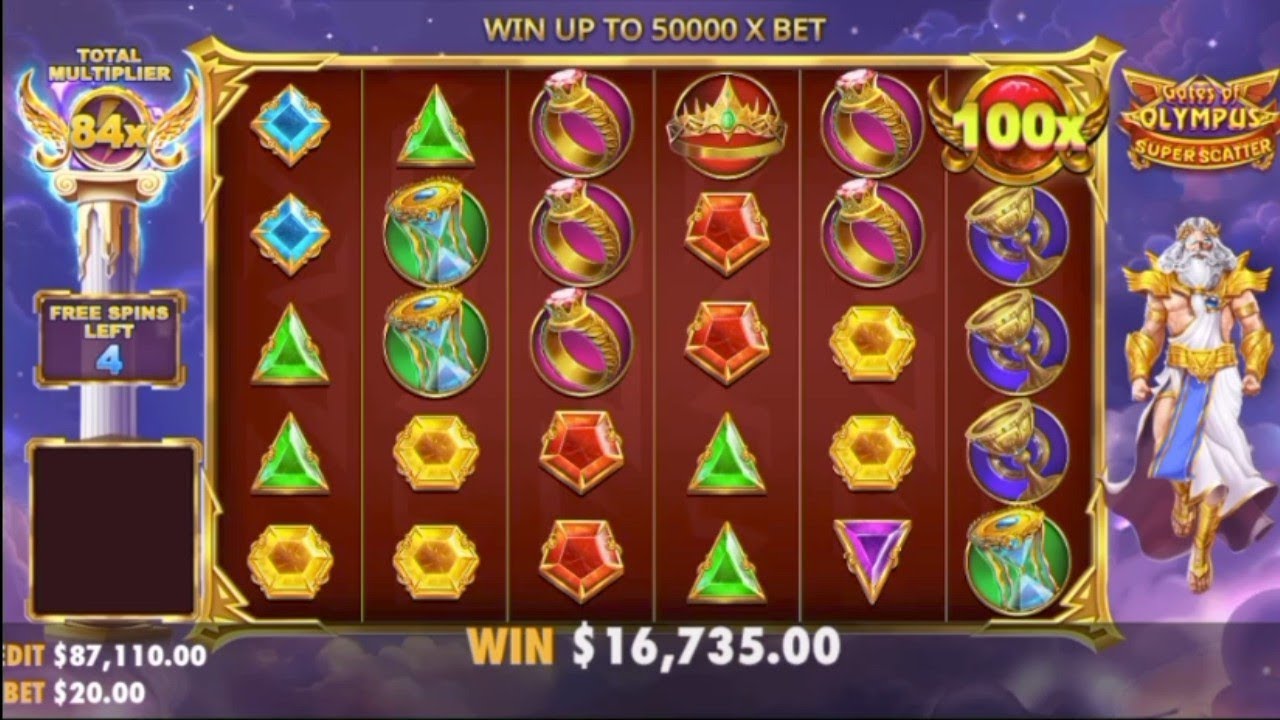Select the red 100x Super Scatter orb
The width and height of the screenshot is (1280, 720).
click(x=1022, y=122)
